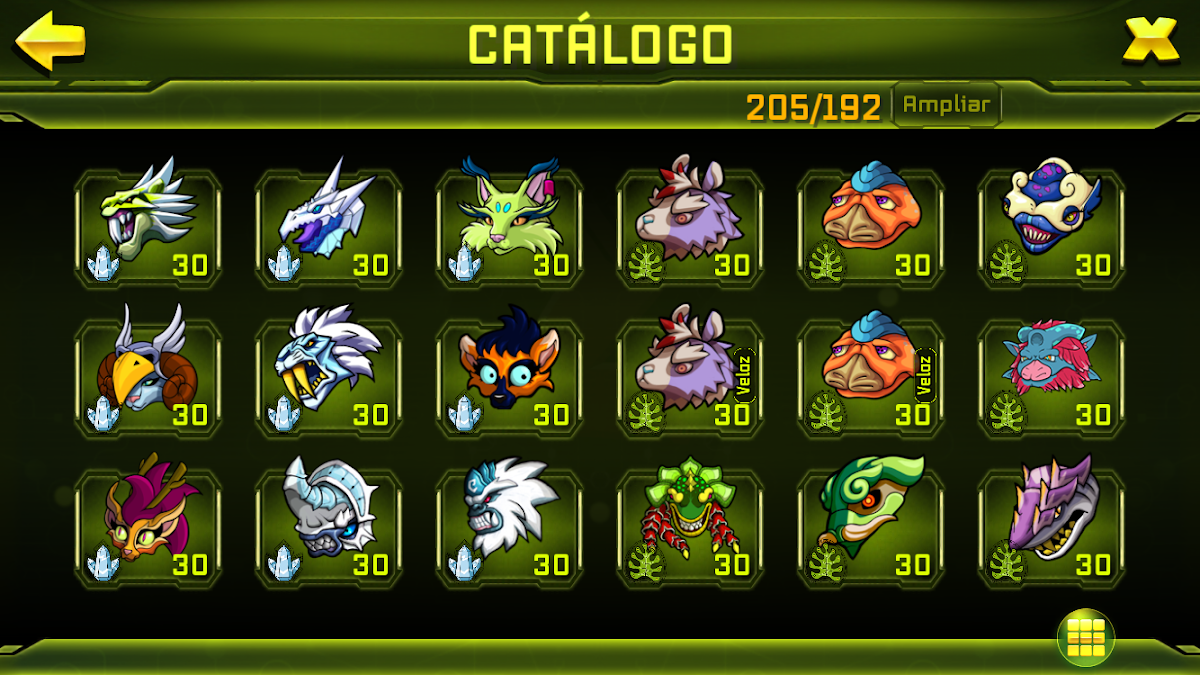Choose the armored steel rhino mutant
Screen dimensions: 1200x675
329,527
